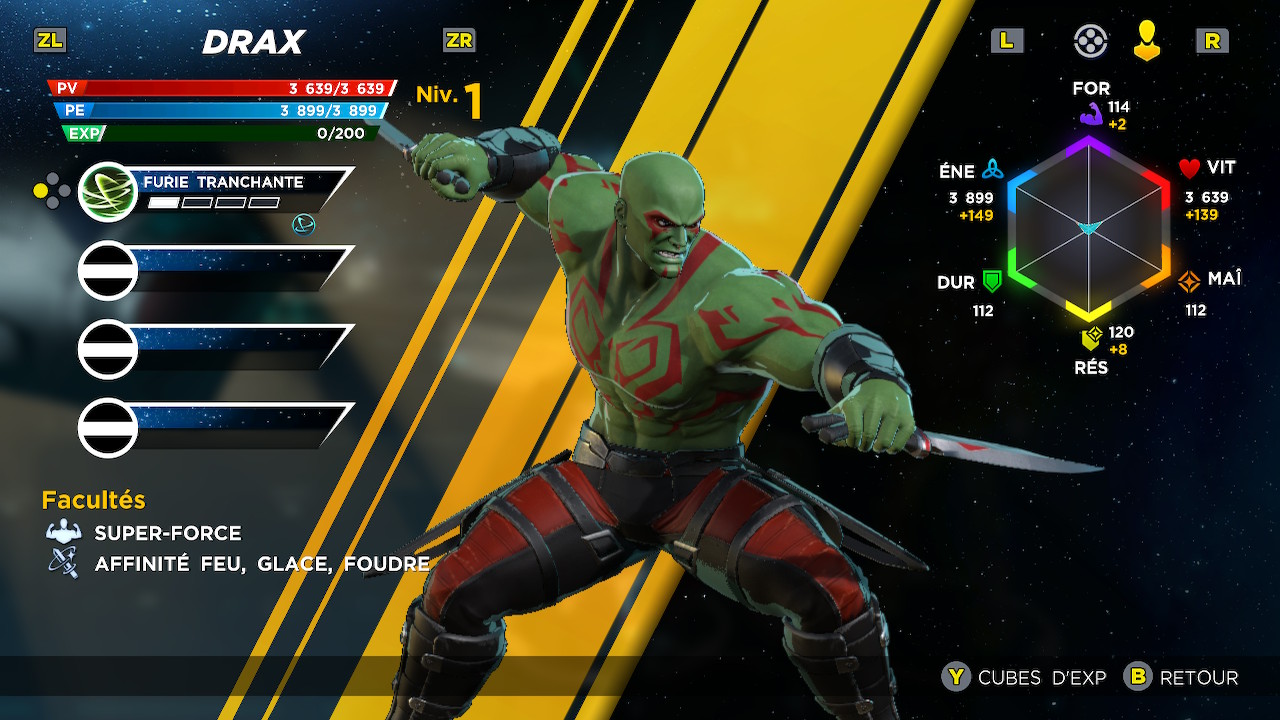Click the yellow RÉS resistance icon
This screenshot has width=1280, height=720.
1091,337
